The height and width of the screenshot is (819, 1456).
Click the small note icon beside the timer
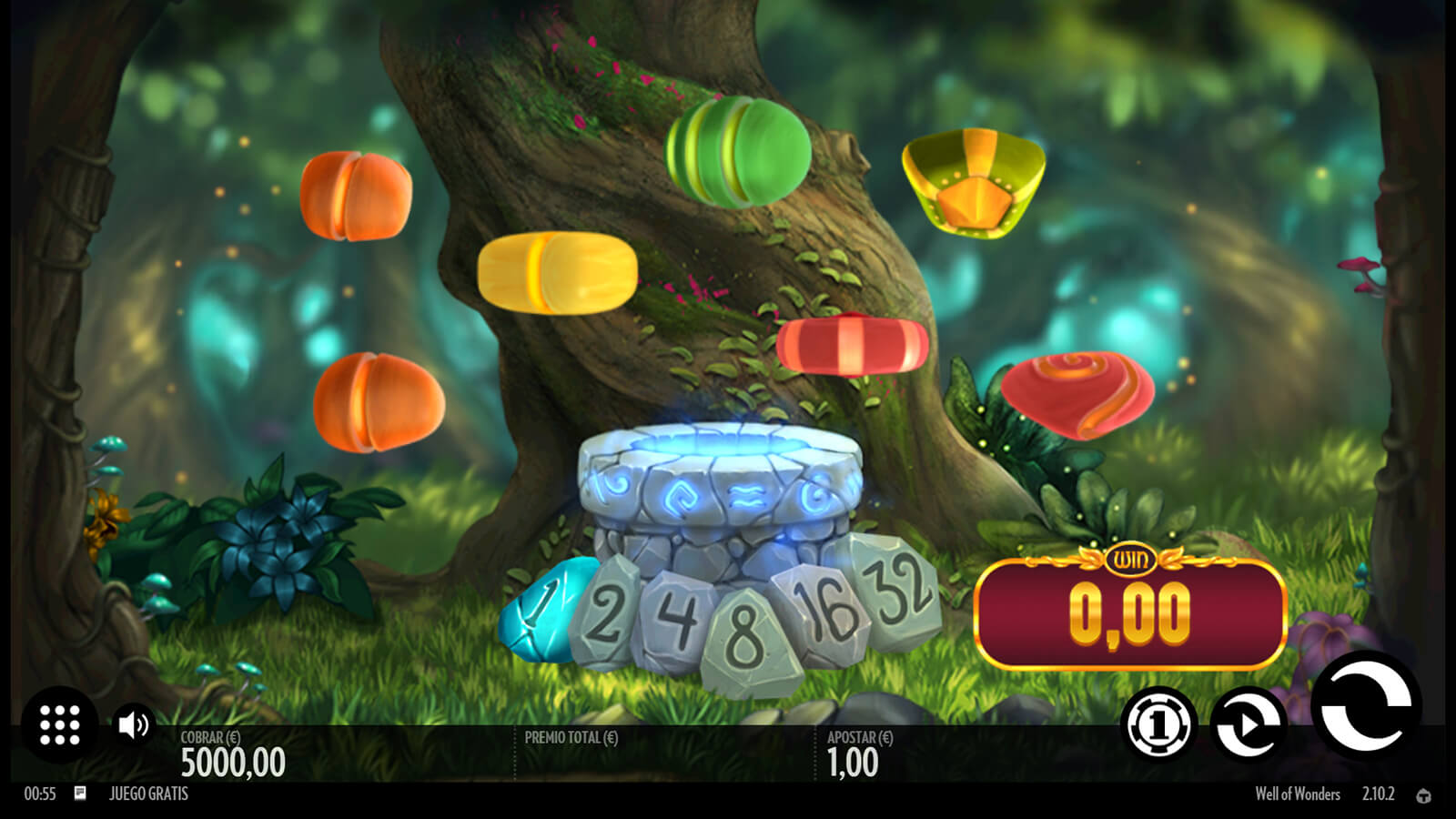[80, 794]
